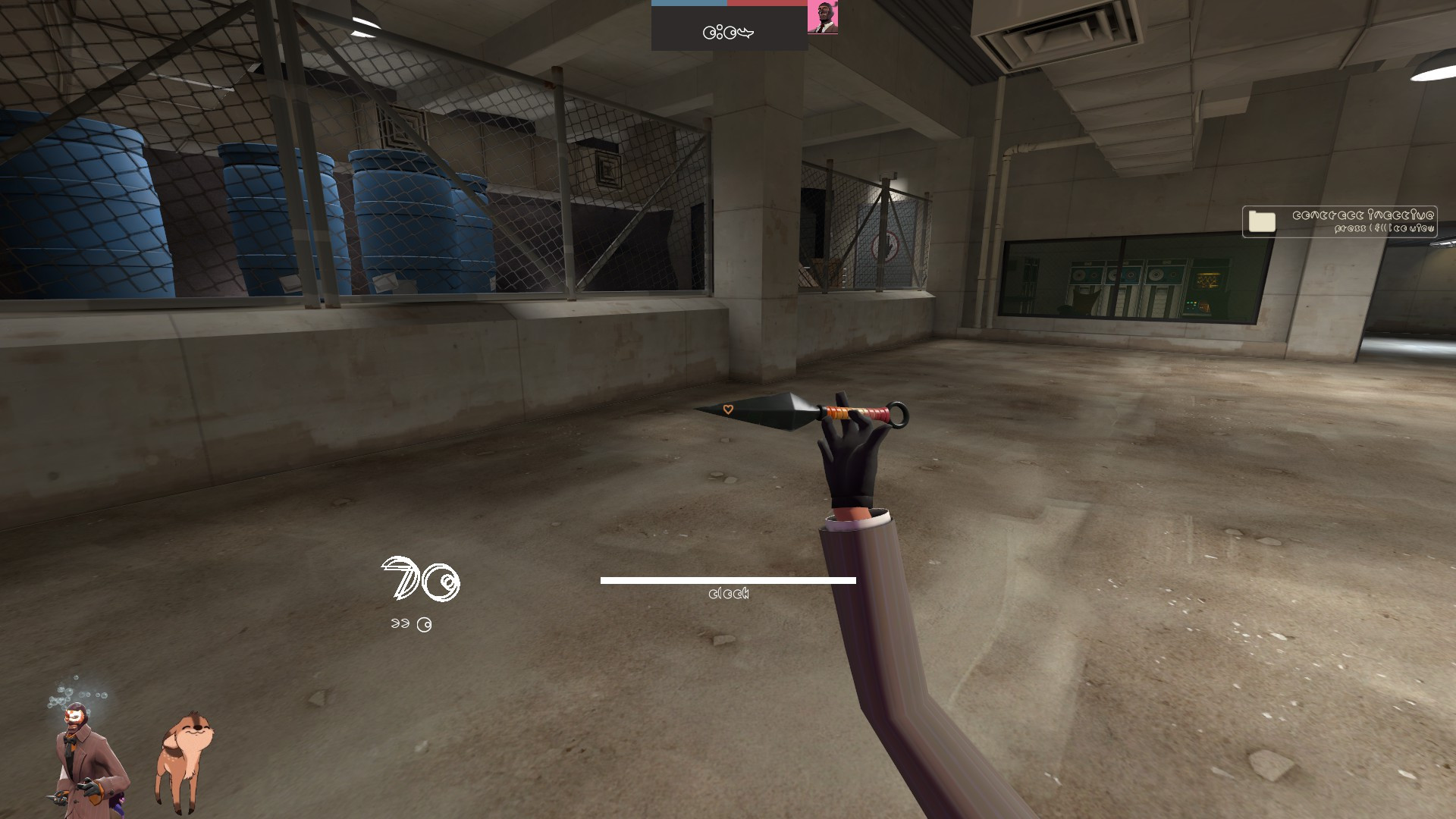Select the Spy avatar portrait on pink background
This screenshot has width=1456, height=819.
824,17
